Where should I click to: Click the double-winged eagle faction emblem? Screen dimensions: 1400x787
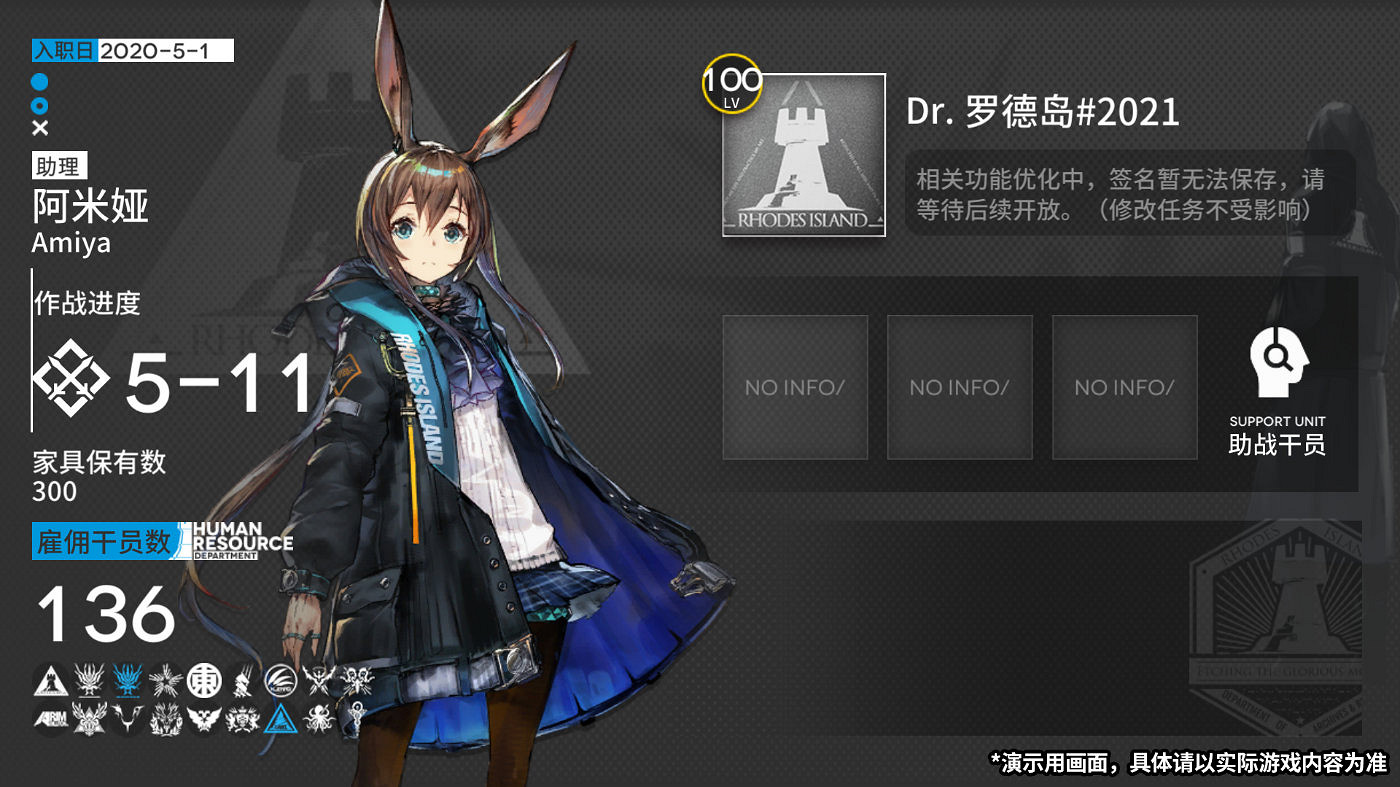pyautogui.click(x=203, y=718)
